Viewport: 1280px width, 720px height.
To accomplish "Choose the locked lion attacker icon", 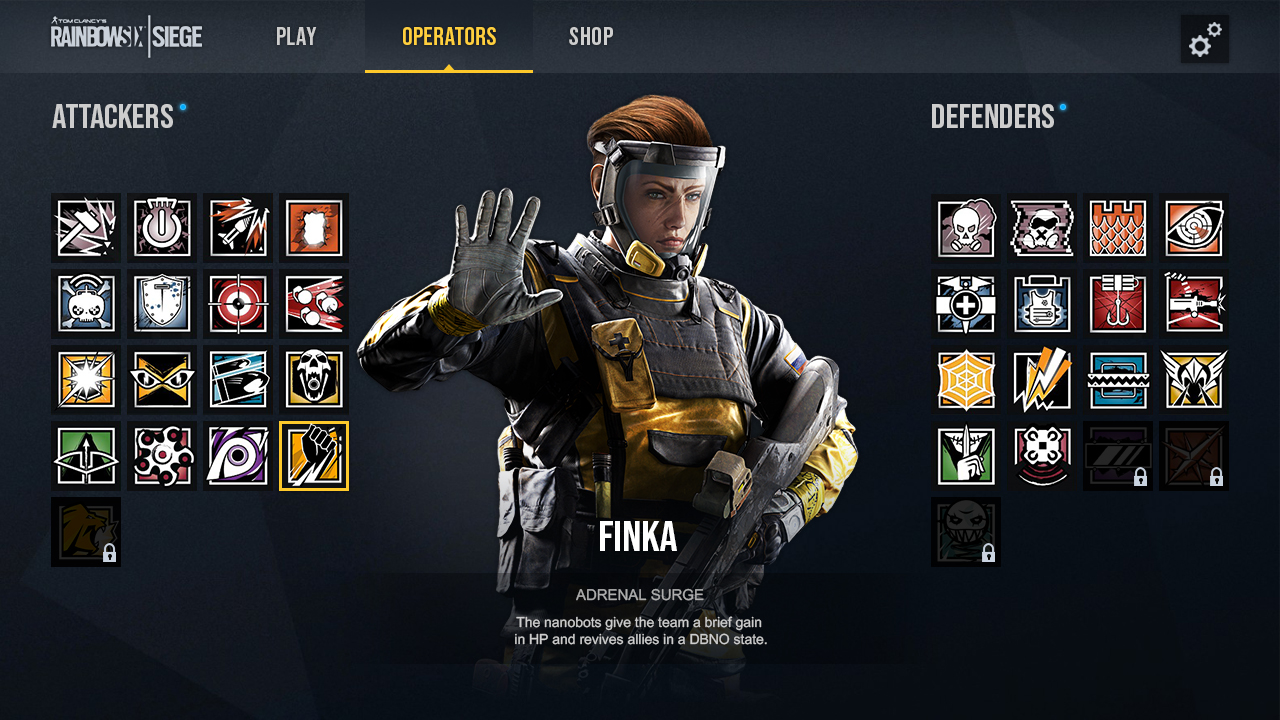I will (86, 532).
